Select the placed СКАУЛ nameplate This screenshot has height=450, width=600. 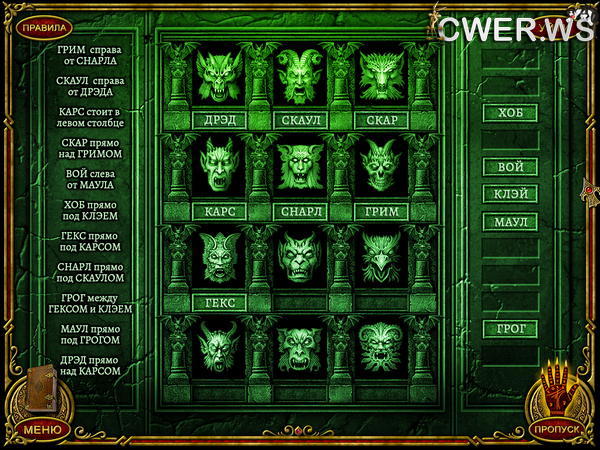pyautogui.click(x=300, y=121)
